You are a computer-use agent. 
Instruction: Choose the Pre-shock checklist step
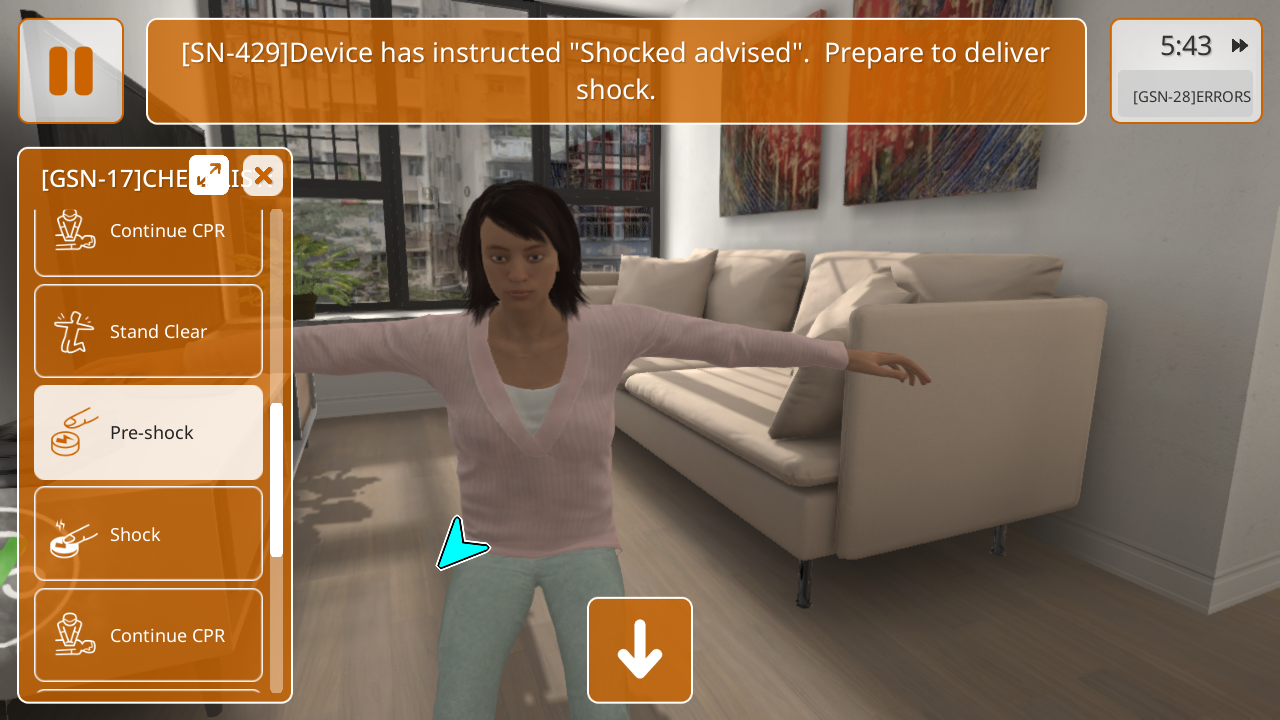(x=149, y=433)
